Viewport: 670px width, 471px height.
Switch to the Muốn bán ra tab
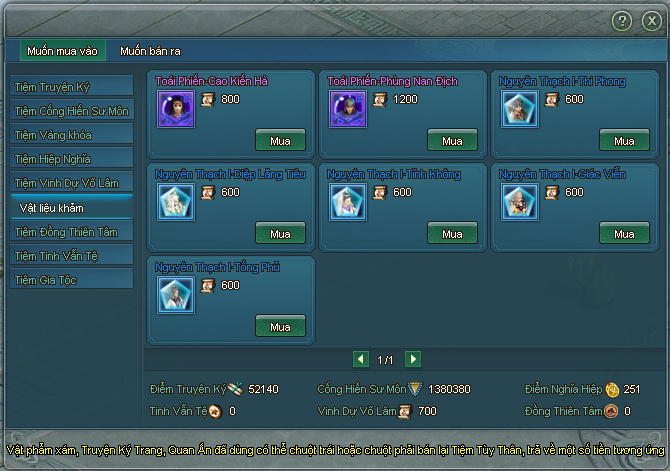point(151,51)
